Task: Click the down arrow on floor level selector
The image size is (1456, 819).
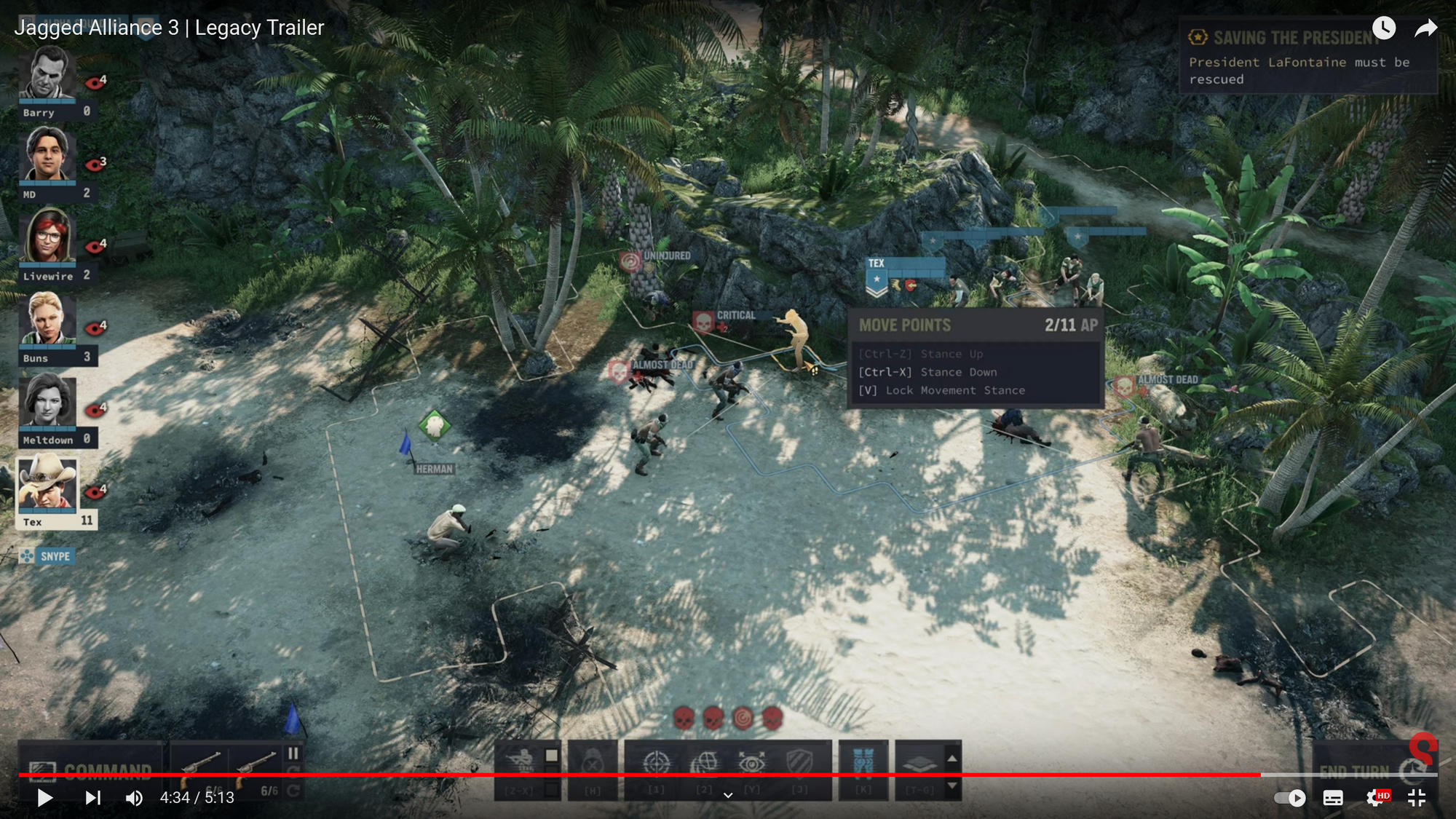Action: click(951, 786)
